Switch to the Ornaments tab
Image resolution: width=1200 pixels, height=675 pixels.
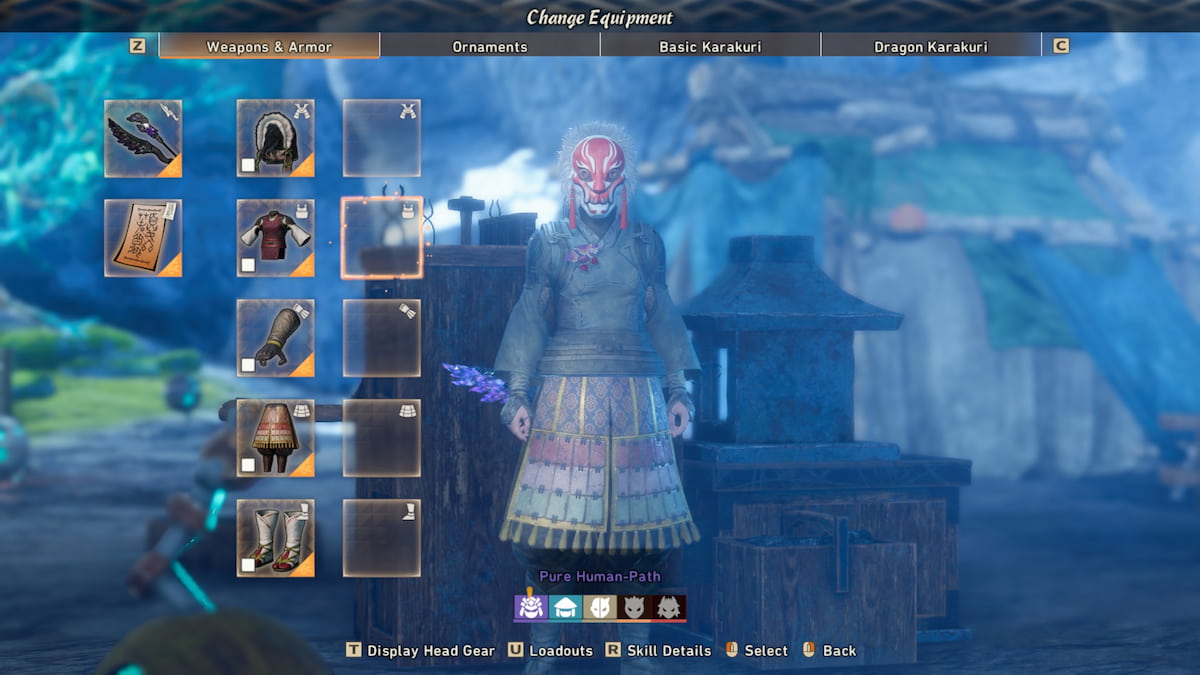tap(489, 46)
